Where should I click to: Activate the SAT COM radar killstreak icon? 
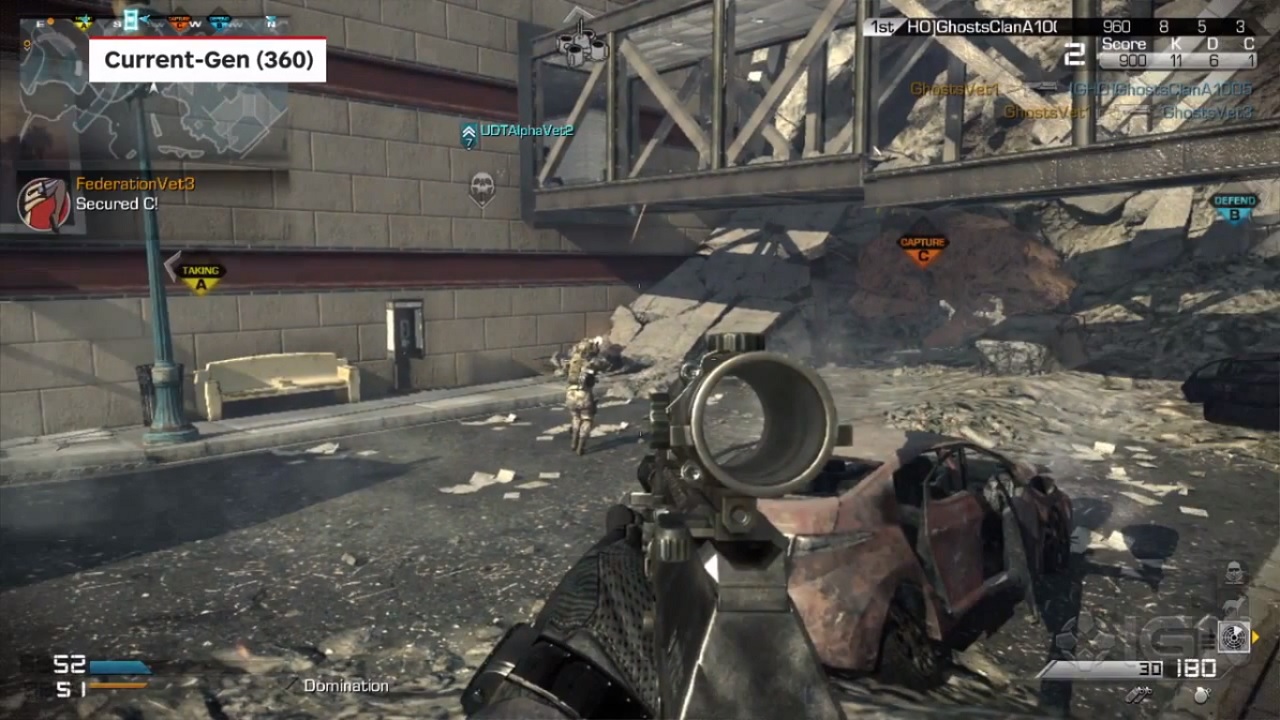[x=1234, y=637]
